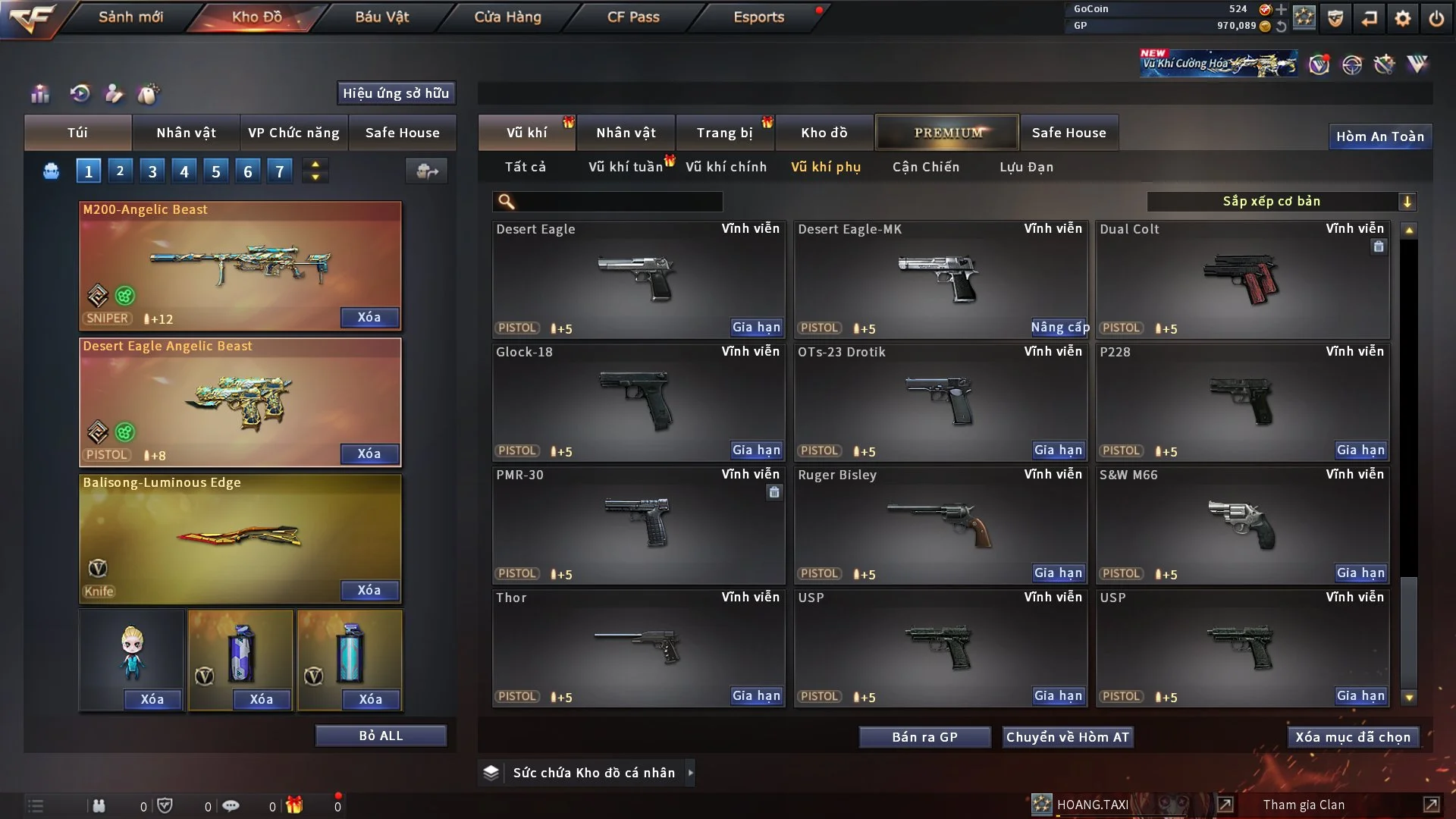The height and width of the screenshot is (819, 1456).
Task: Extend the Desert Eagle with Gia hạn
Action: 755,327
